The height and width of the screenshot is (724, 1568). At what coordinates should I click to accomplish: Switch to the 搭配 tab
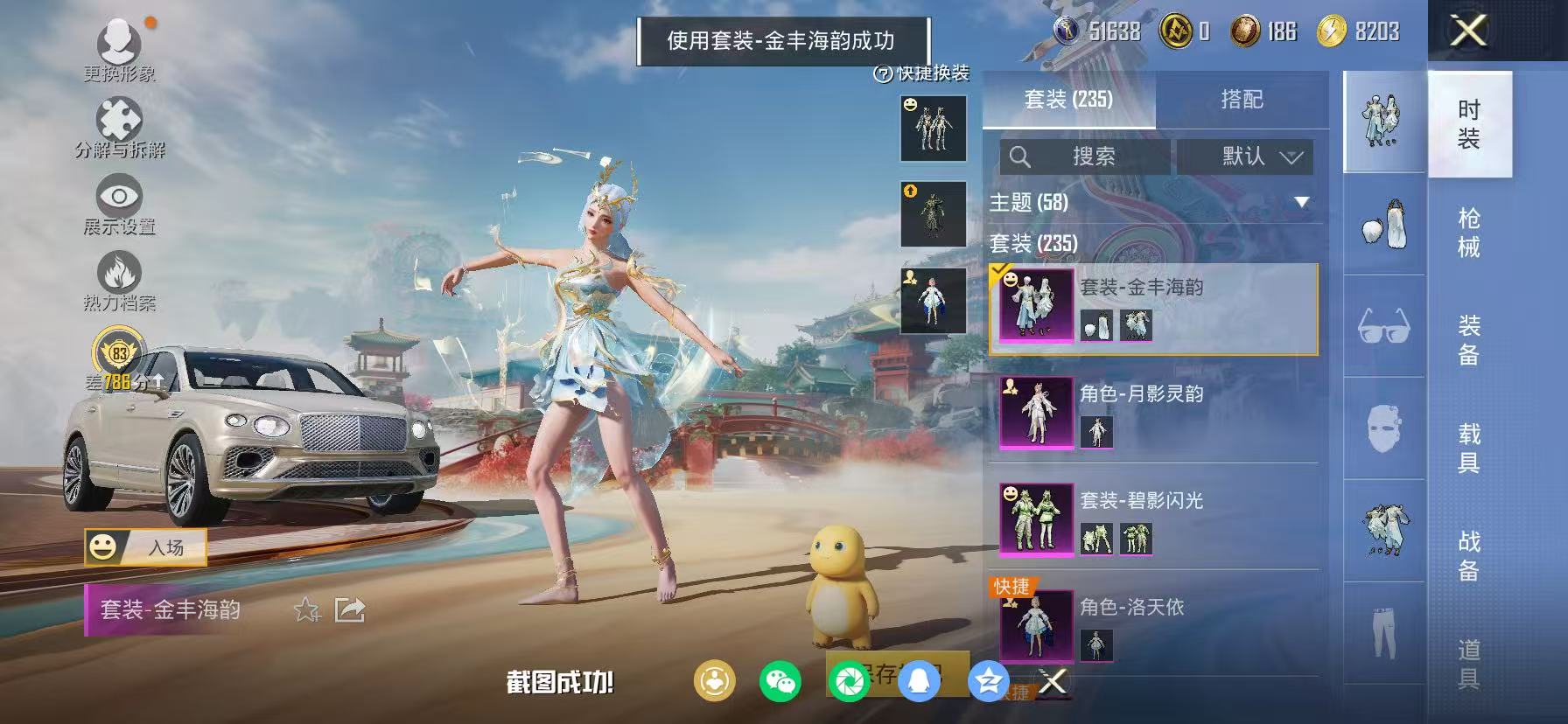[1242, 100]
